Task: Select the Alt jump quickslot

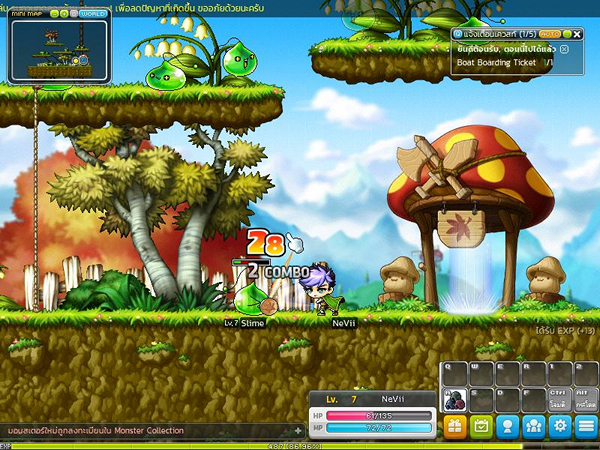Action: click(x=586, y=400)
